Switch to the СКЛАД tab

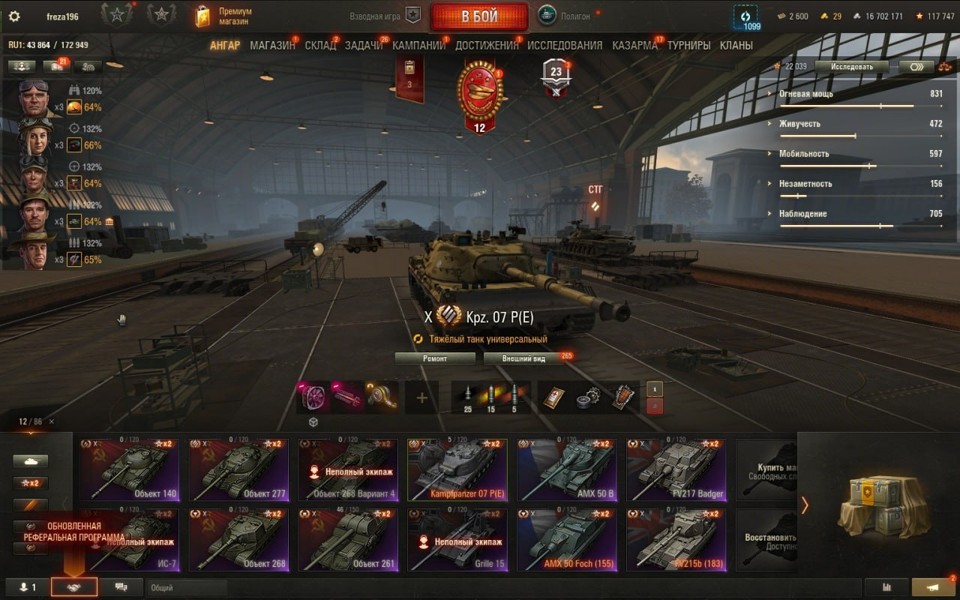pyautogui.click(x=320, y=46)
